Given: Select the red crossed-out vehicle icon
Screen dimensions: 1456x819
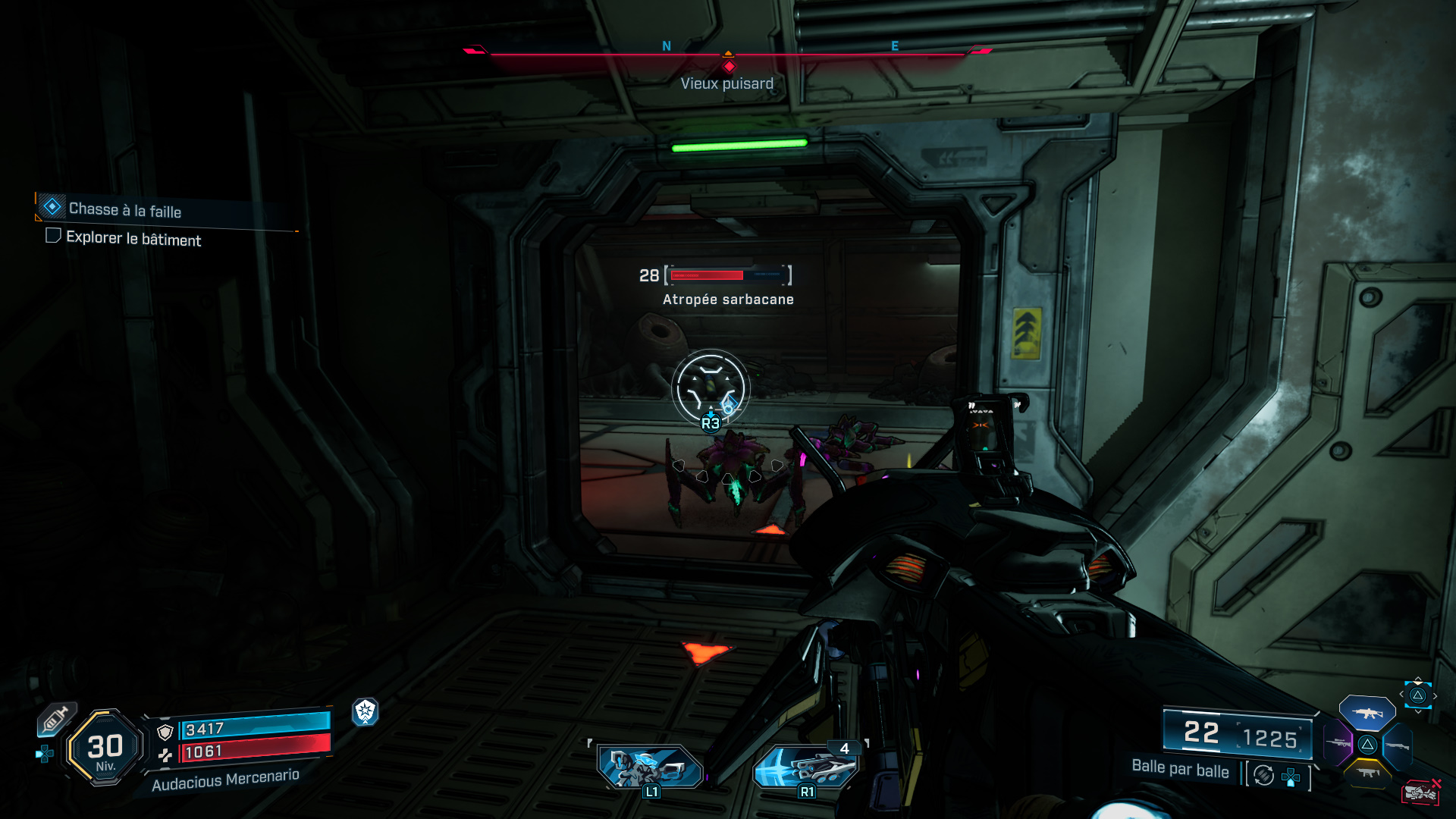Looking at the screenshot, I should tap(1420, 792).
